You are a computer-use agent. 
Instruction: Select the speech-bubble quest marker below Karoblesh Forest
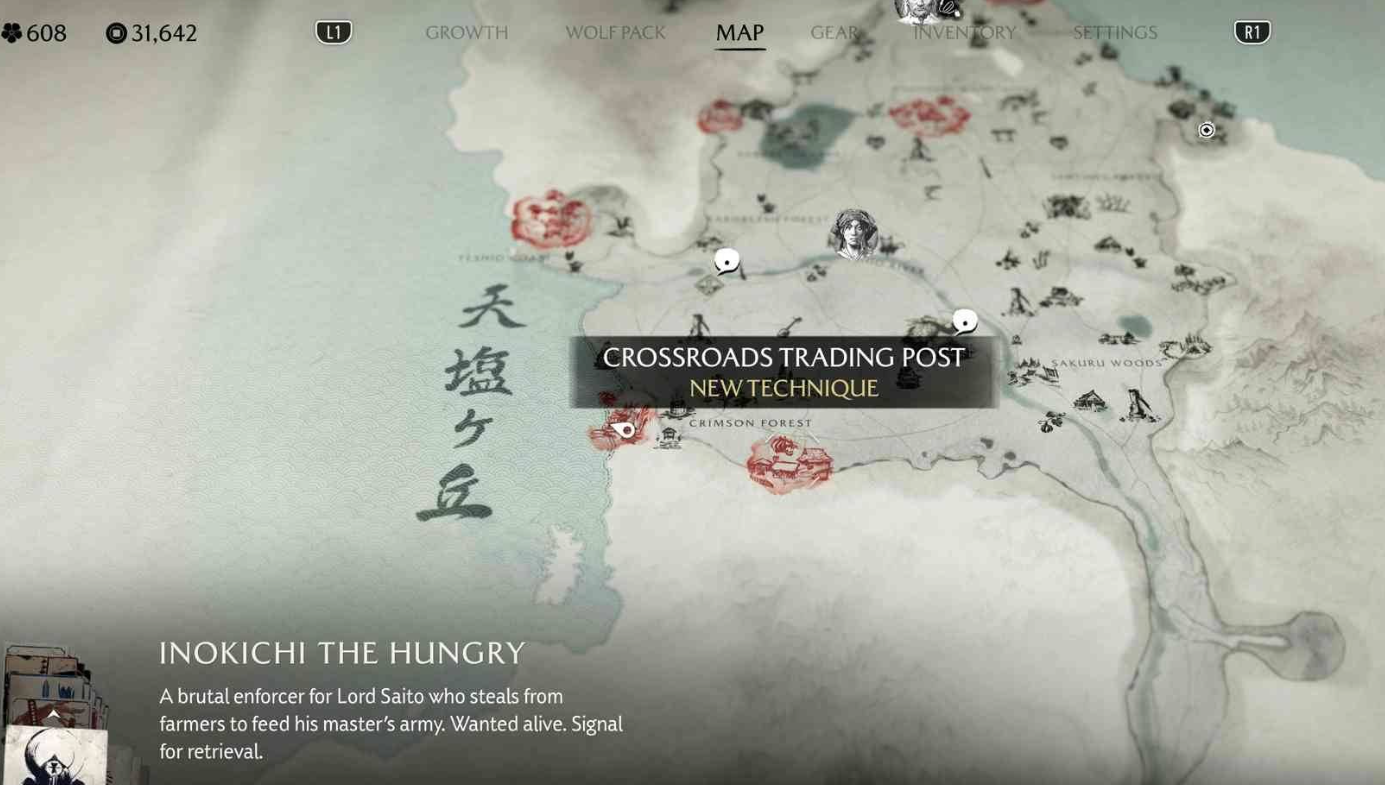(x=726, y=260)
